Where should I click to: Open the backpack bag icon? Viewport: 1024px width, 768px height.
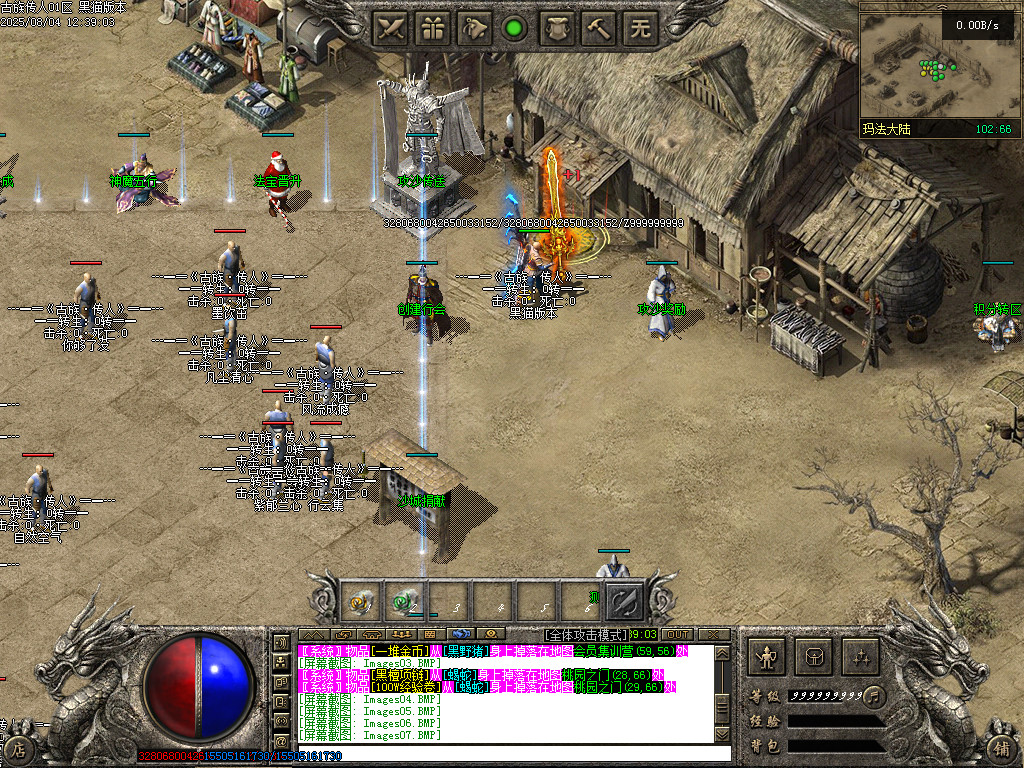814,657
